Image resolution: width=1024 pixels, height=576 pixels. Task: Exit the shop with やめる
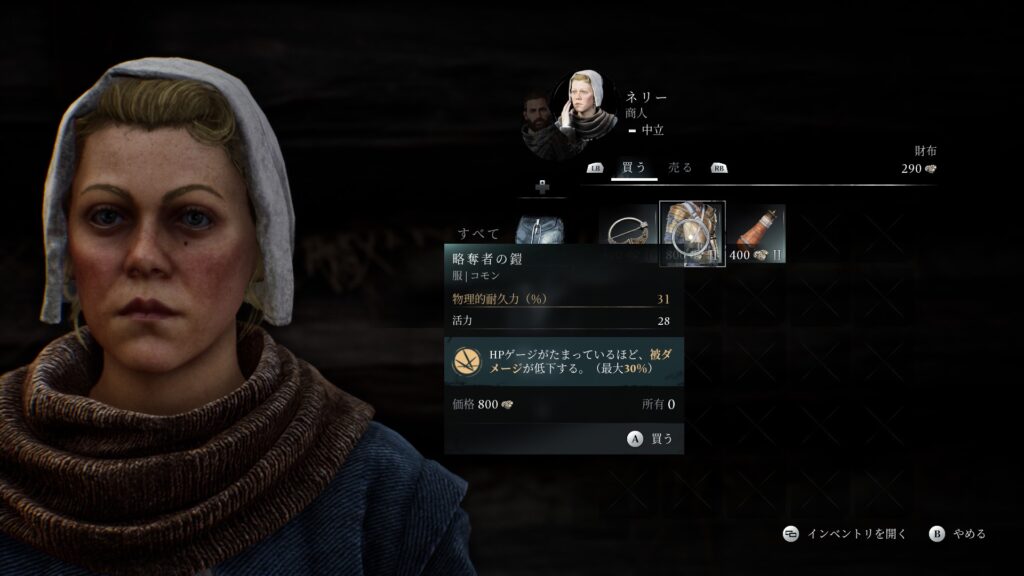958,534
